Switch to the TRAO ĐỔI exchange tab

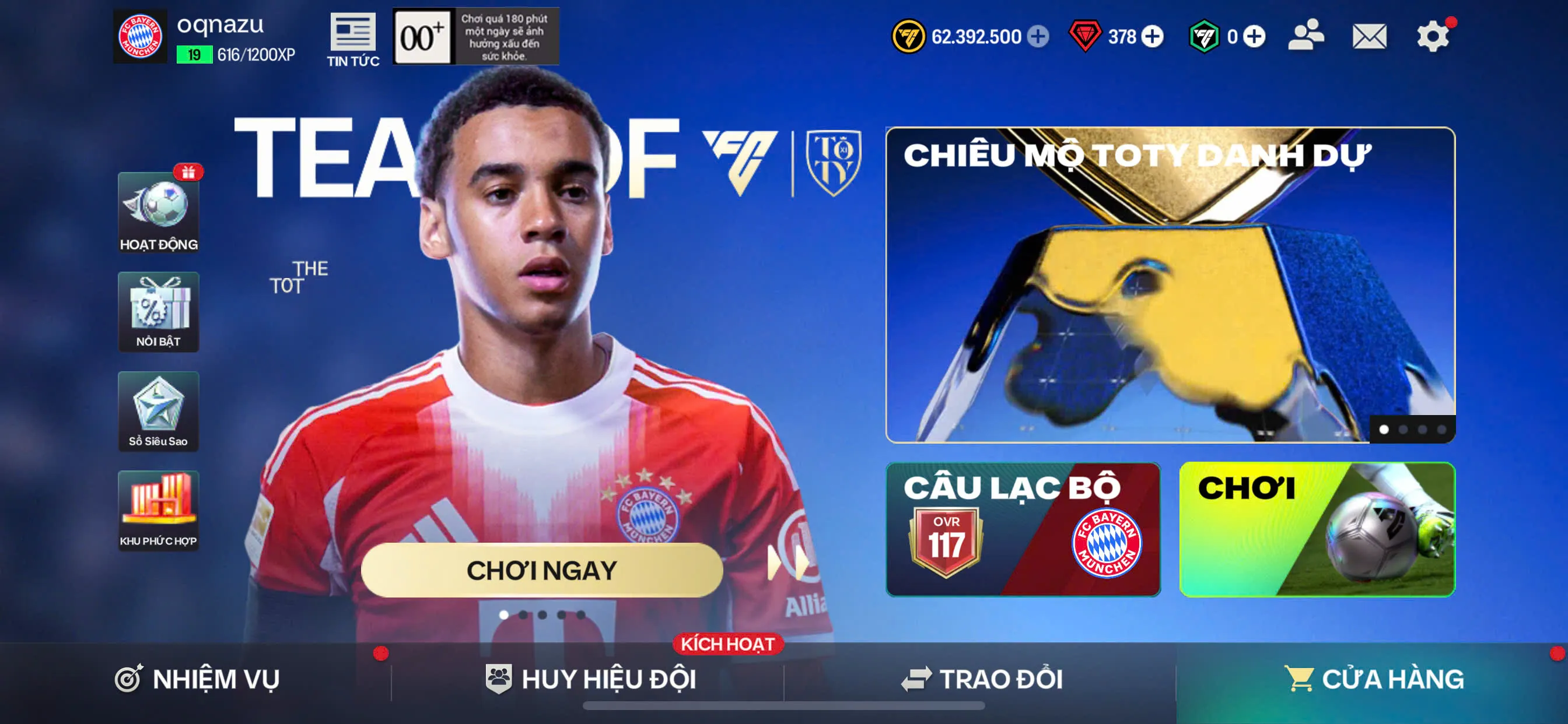coord(981,679)
